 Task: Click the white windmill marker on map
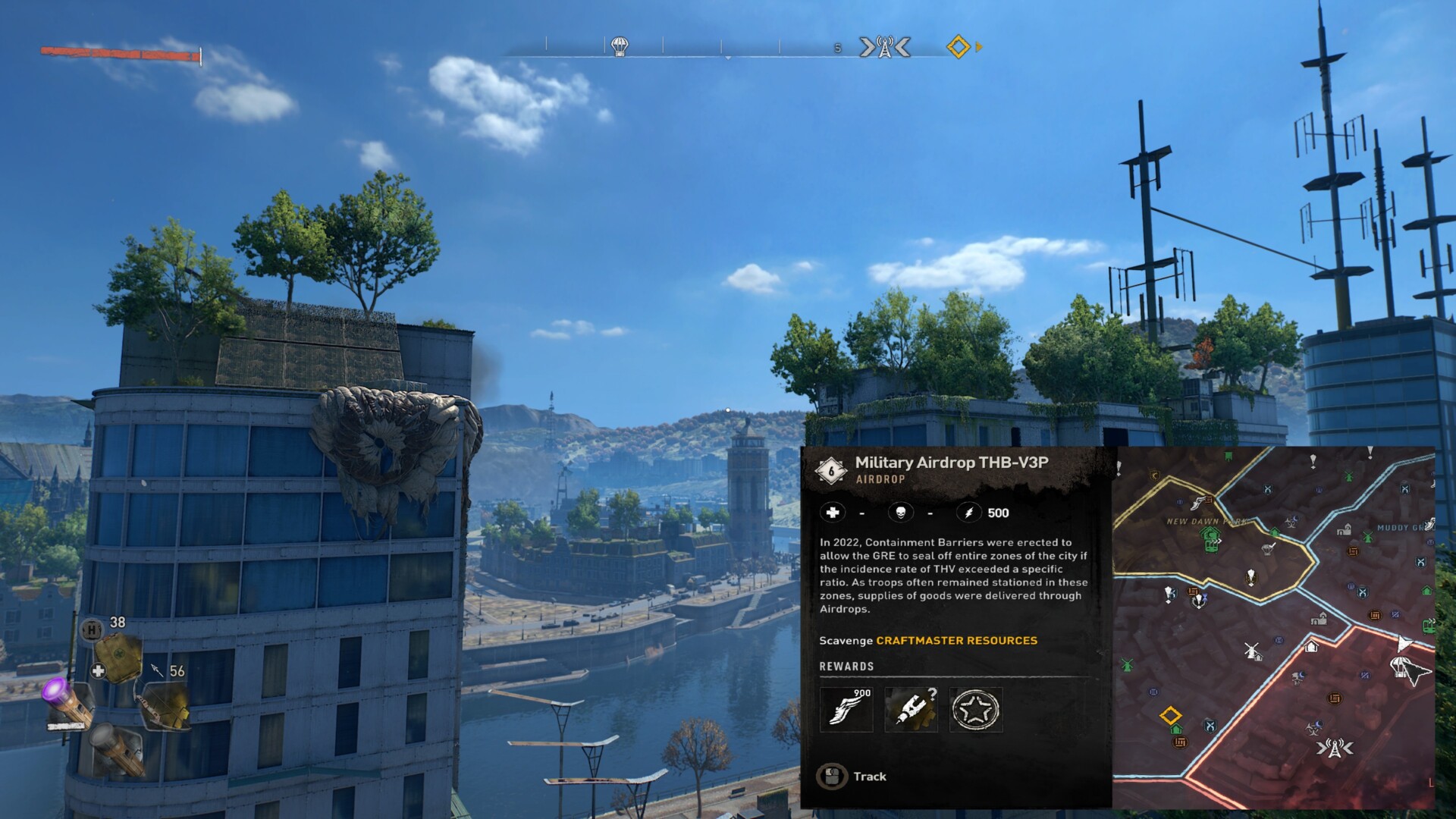click(x=1252, y=651)
